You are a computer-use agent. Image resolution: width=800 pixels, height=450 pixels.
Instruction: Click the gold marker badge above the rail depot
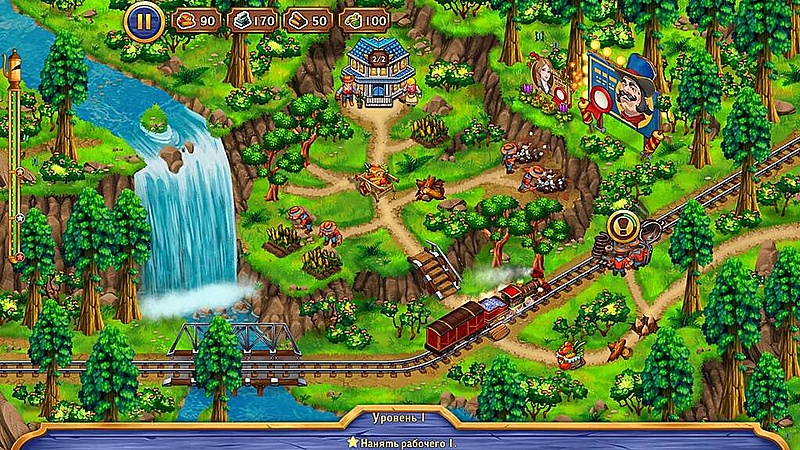click(623, 226)
